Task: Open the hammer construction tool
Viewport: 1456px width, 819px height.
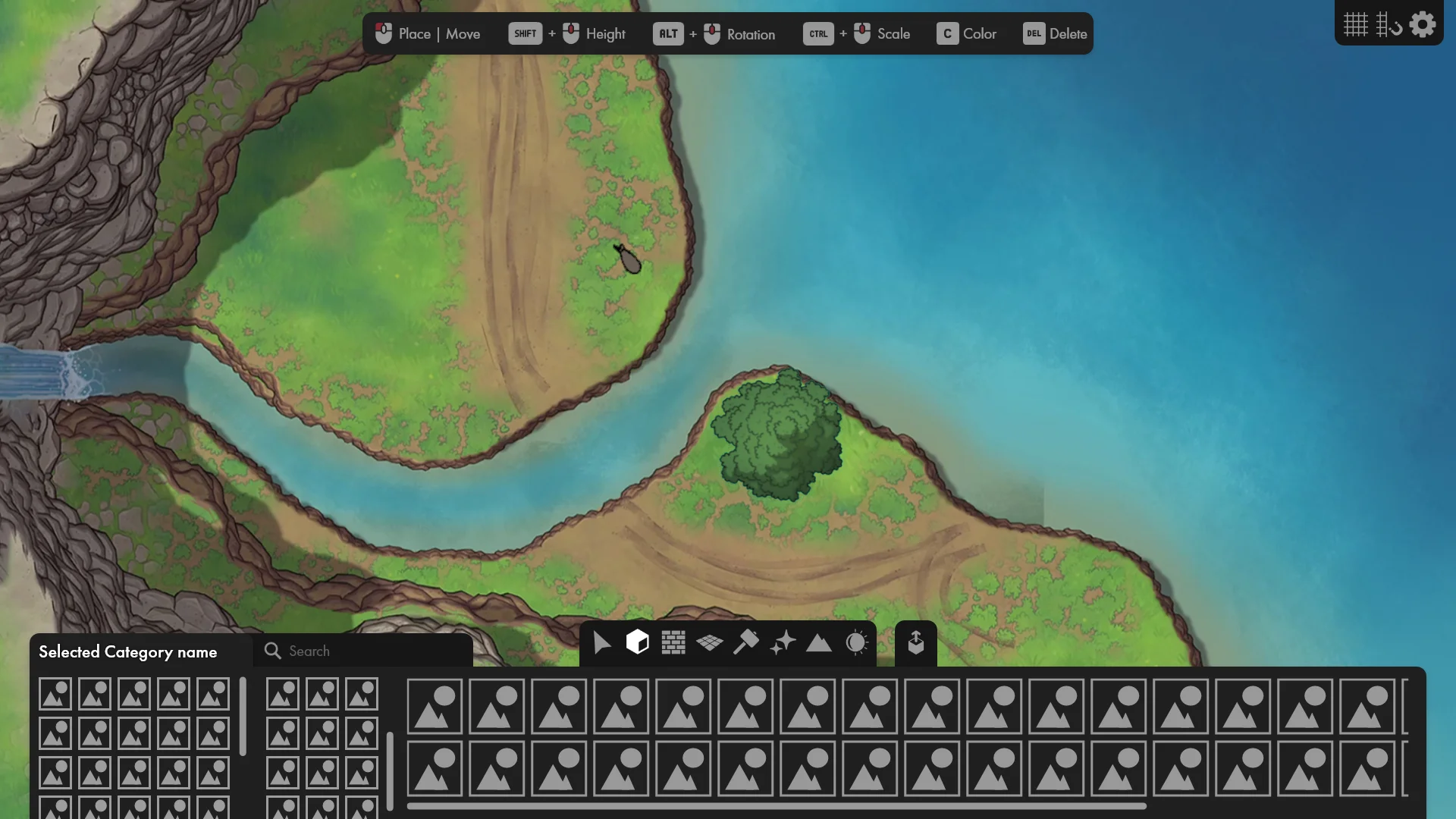Action: pyautogui.click(x=747, y=643)
